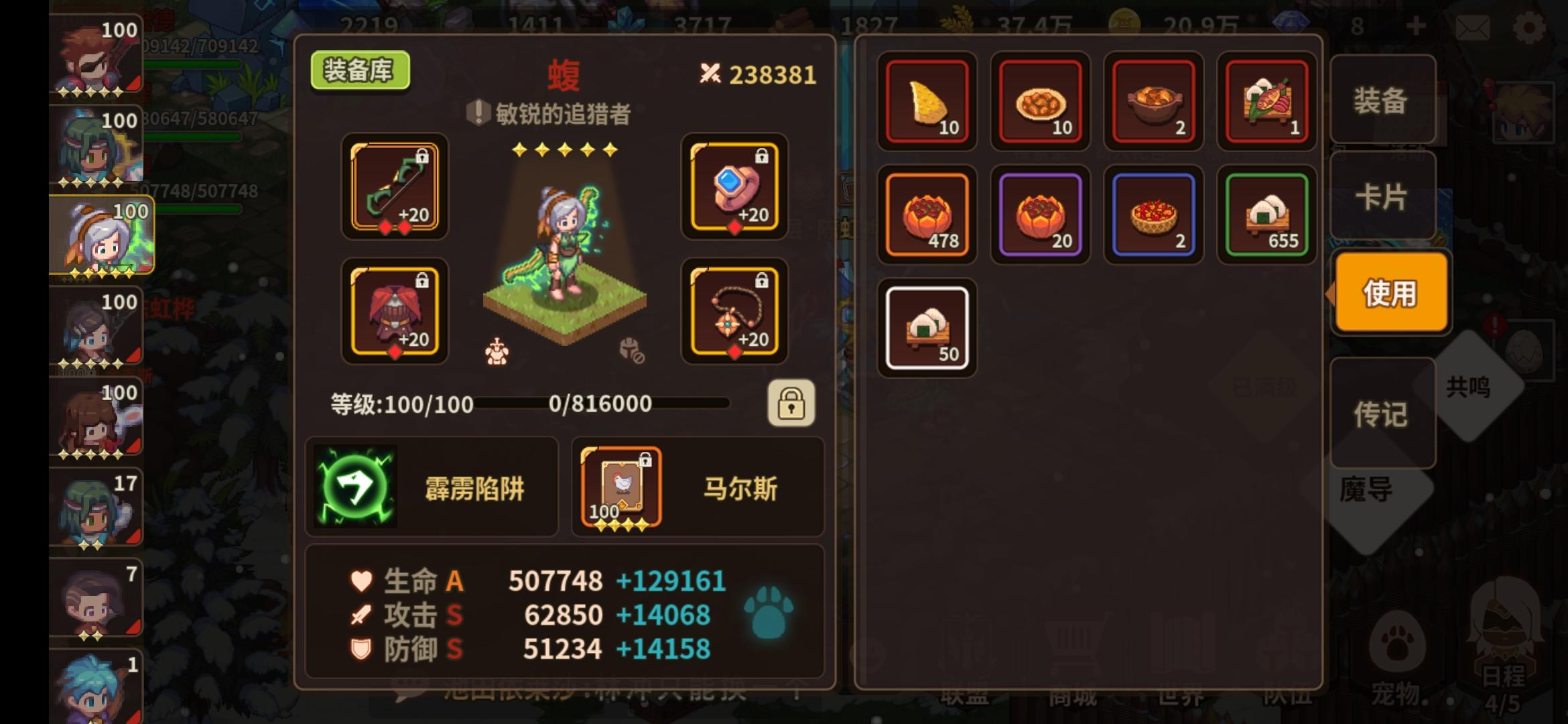1568x724 pixels.
Task: Select the fiery lotus item with 478 count
Action: tap(927, 215)
